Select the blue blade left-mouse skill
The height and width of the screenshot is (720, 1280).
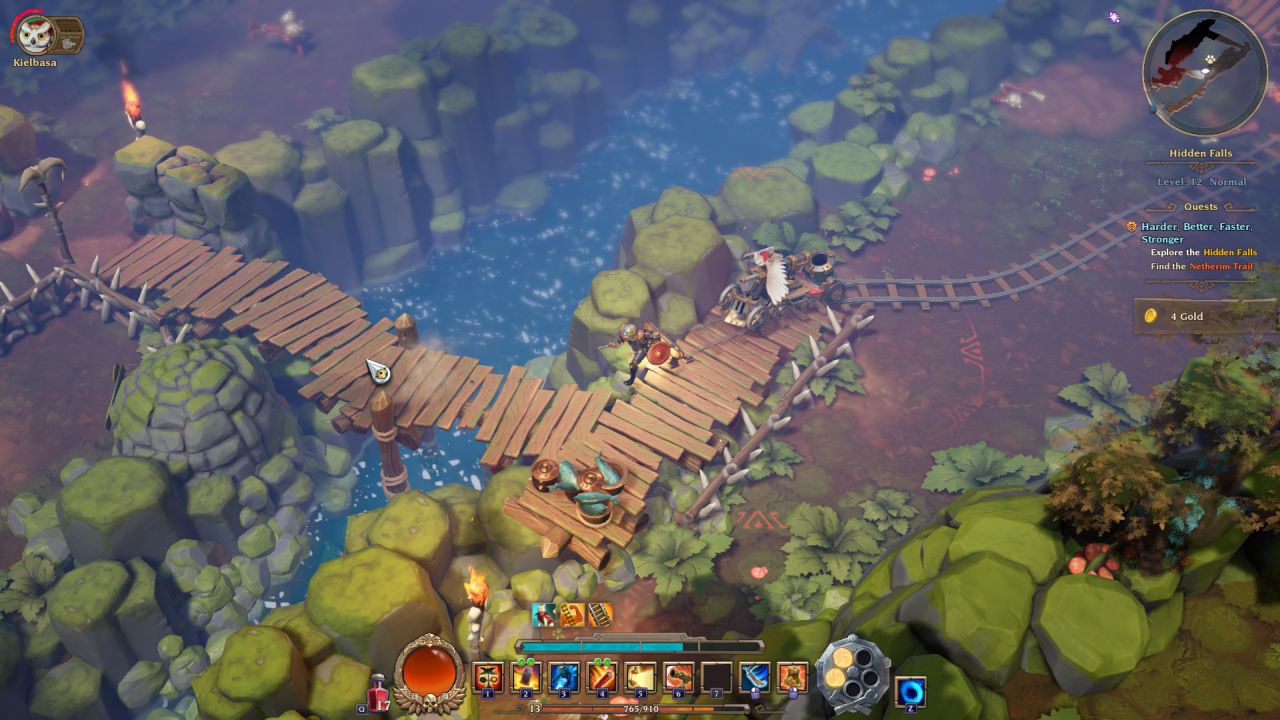[x=754, y=677]
